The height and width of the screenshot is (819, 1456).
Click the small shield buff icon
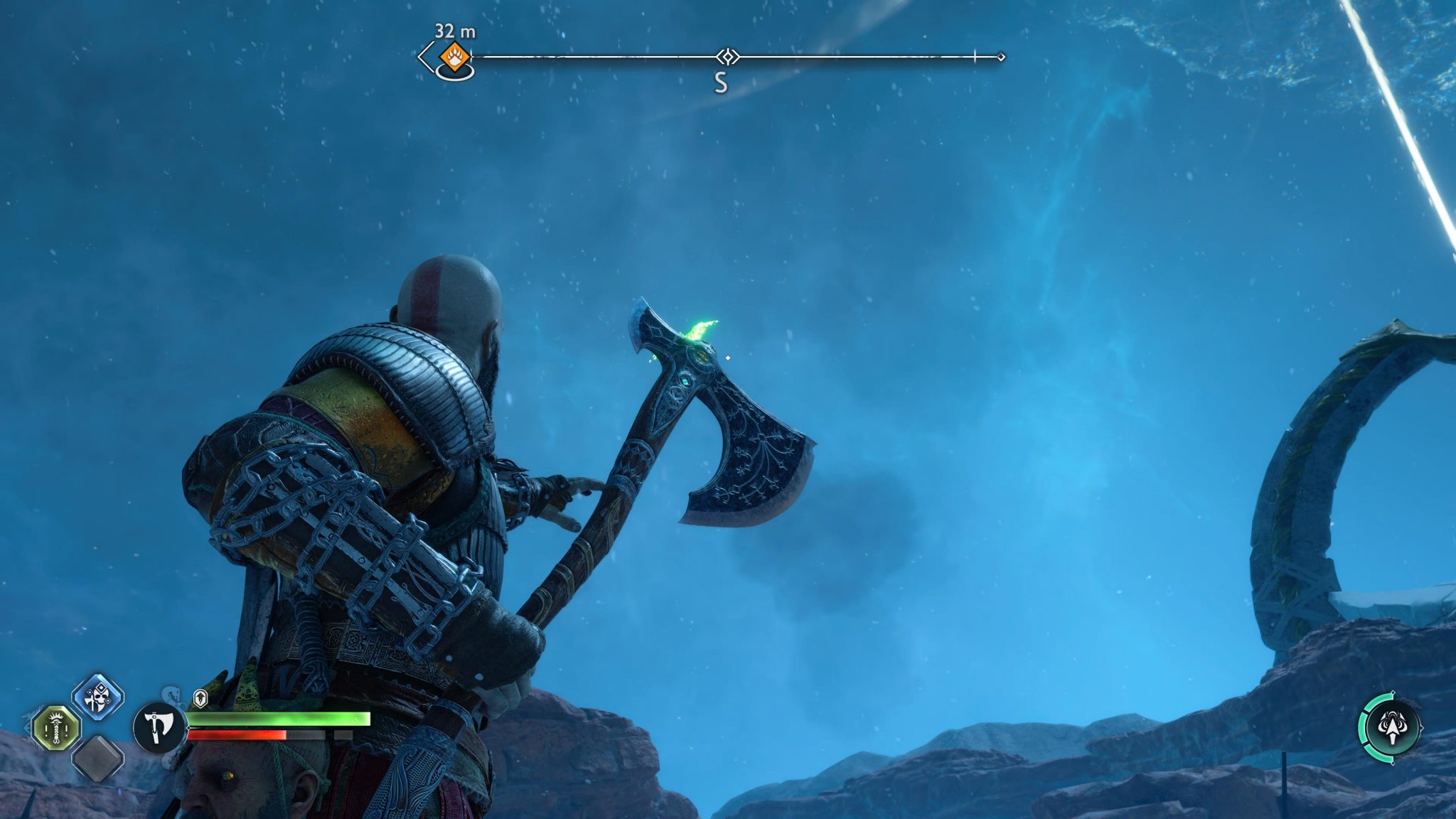tap(200, 698)
